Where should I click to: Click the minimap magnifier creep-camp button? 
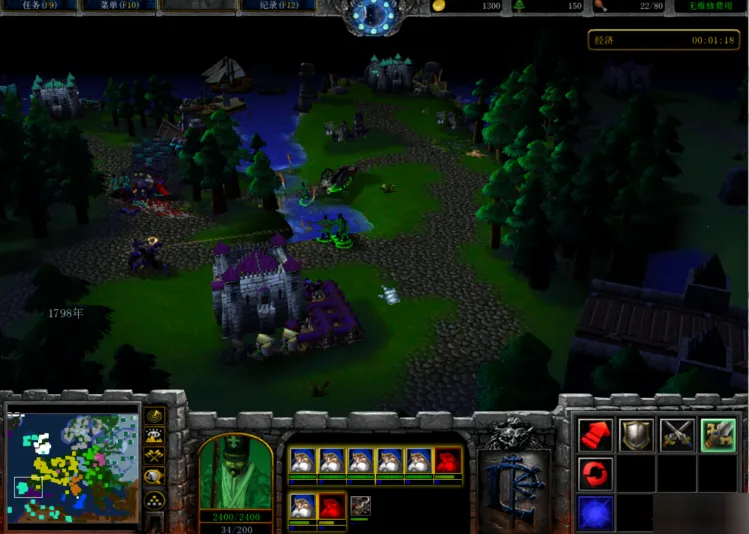tap(155, 477)
